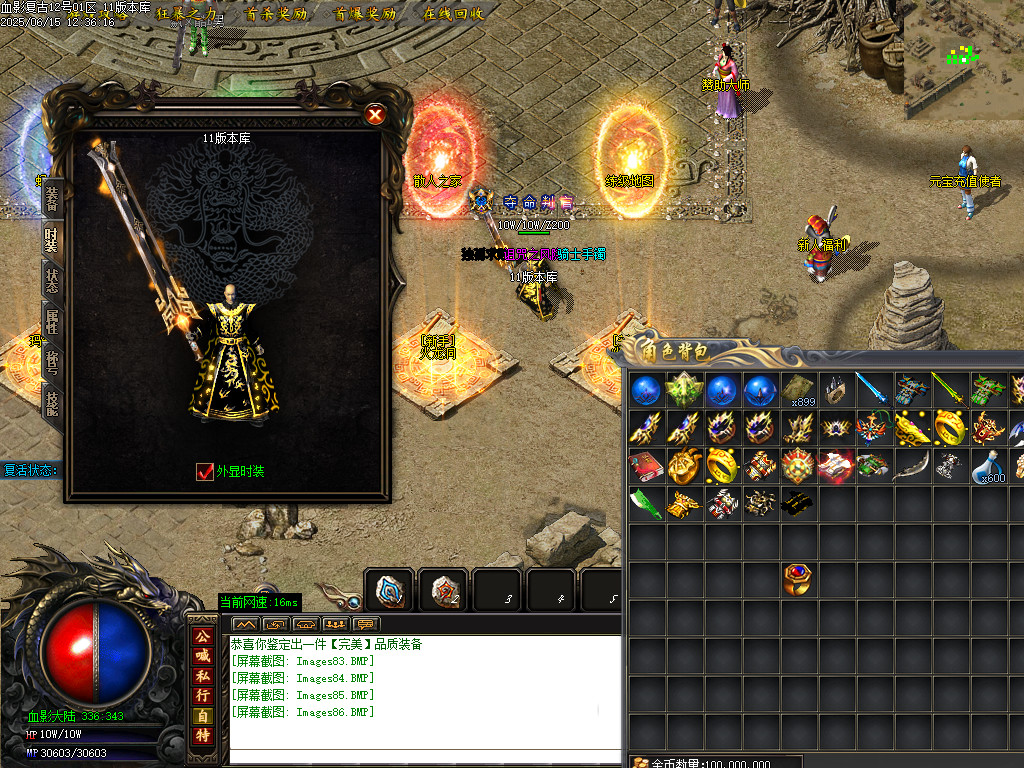Image resolution: width=1024 pixels, height=768 pixels.
Task: Open the 首爆奖励 reward menu
Action: pos(365,14)
